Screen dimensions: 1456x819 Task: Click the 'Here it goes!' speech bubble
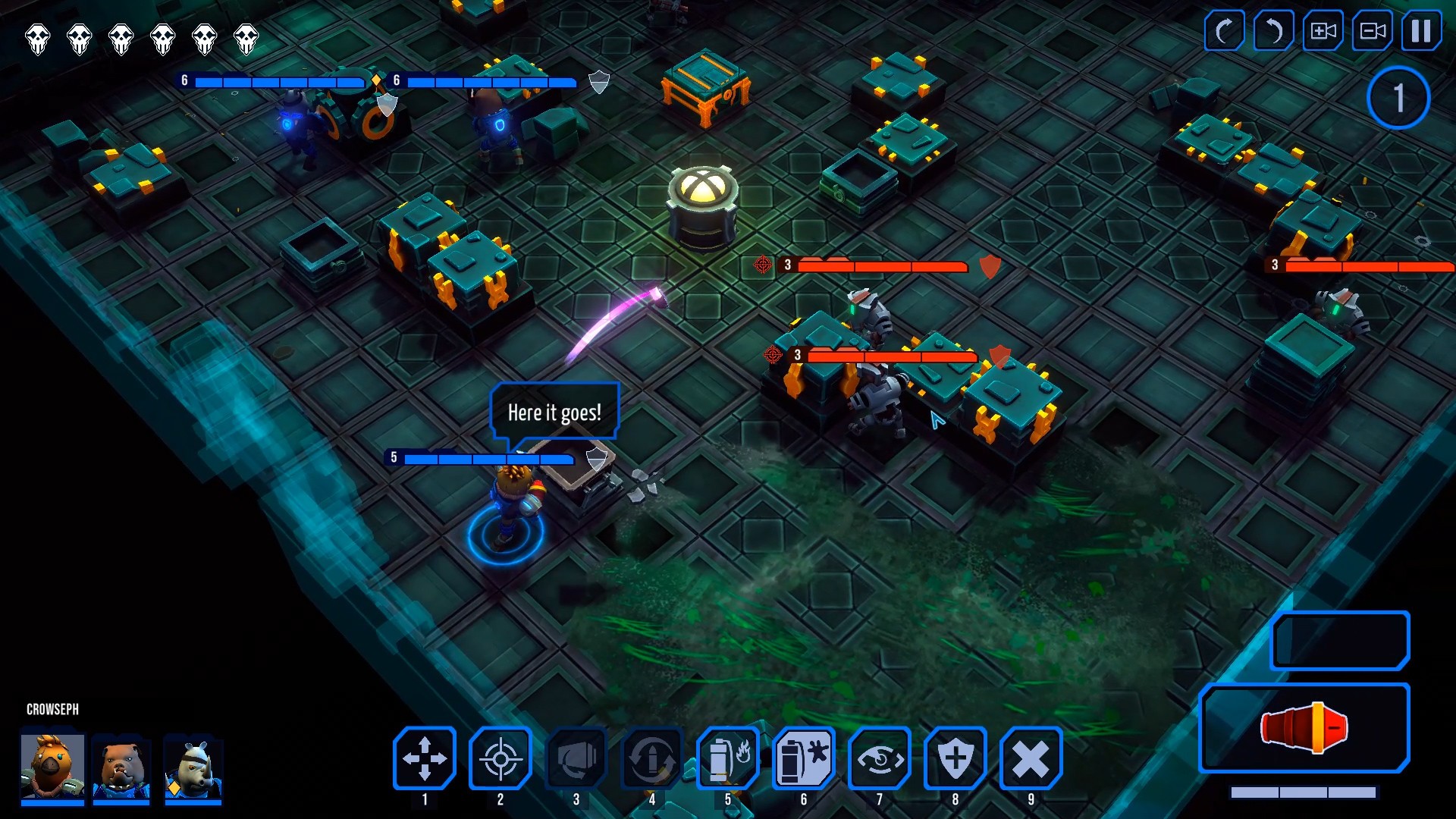pyautogui.click(x=554, y=412)
